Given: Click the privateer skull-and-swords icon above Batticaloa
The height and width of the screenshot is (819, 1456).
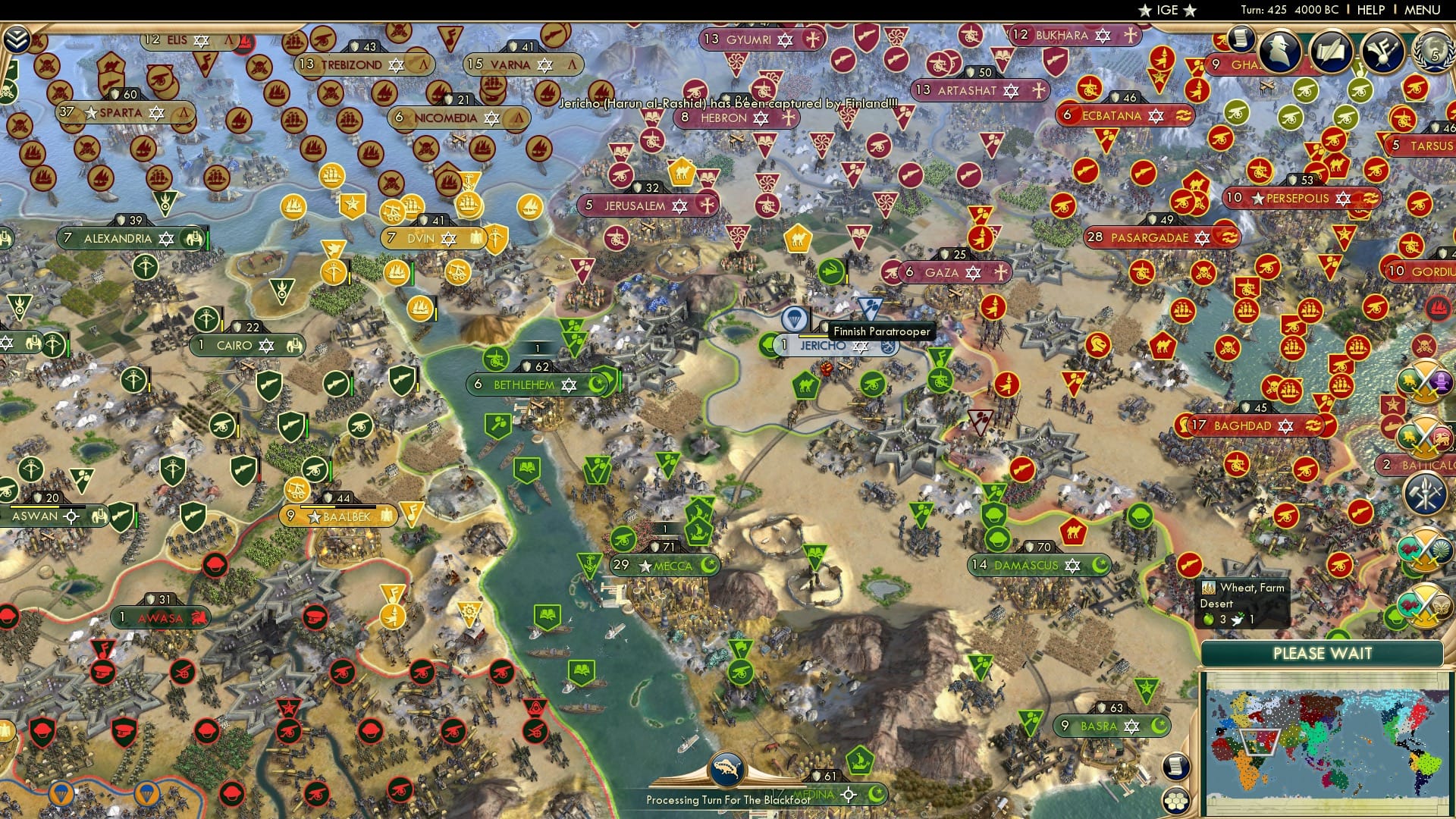Looking at the screenshot, I should tap(1423, 344).
